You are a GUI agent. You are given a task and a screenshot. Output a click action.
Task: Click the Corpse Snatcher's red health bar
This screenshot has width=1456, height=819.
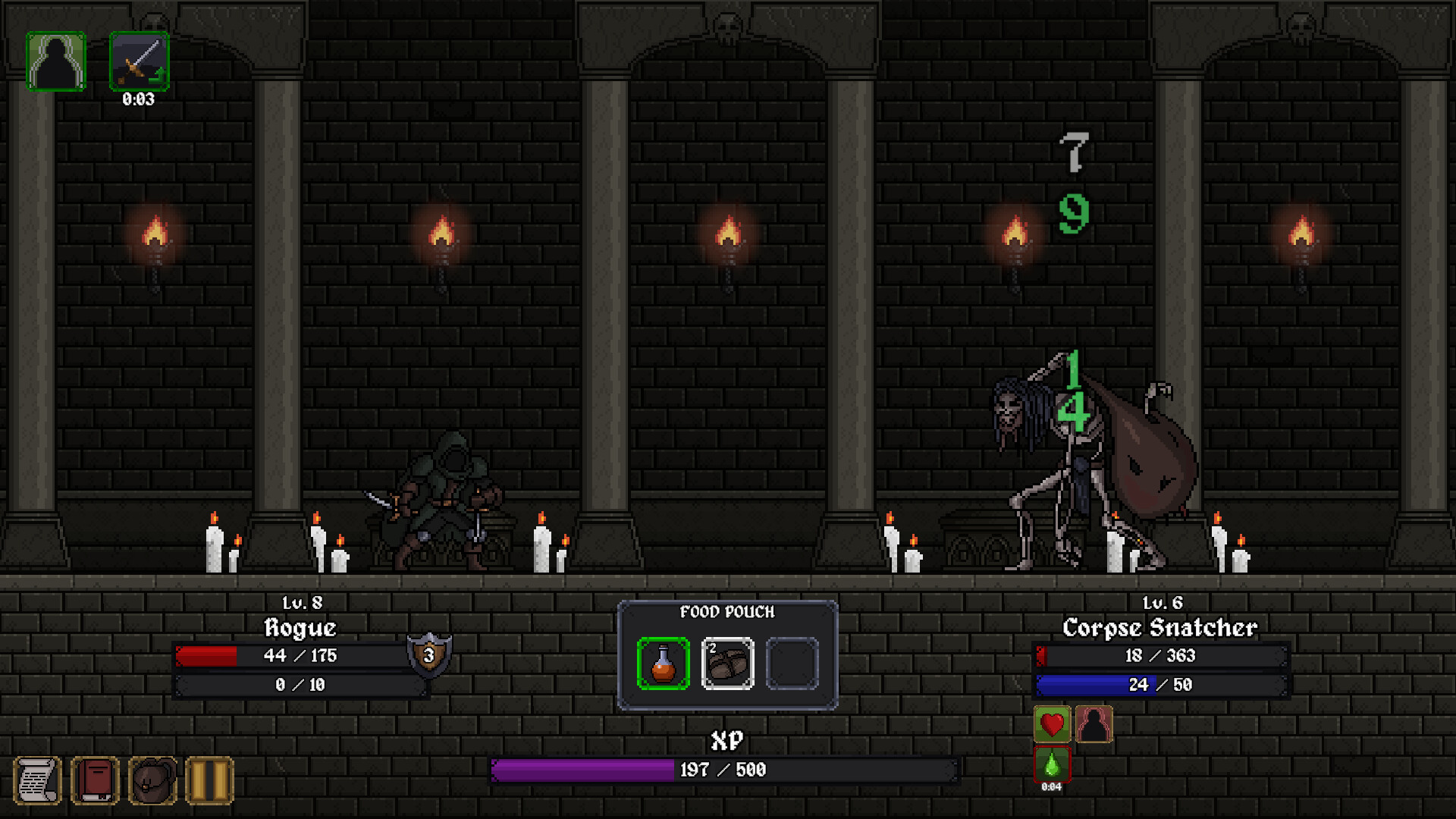coord(1159,656)
